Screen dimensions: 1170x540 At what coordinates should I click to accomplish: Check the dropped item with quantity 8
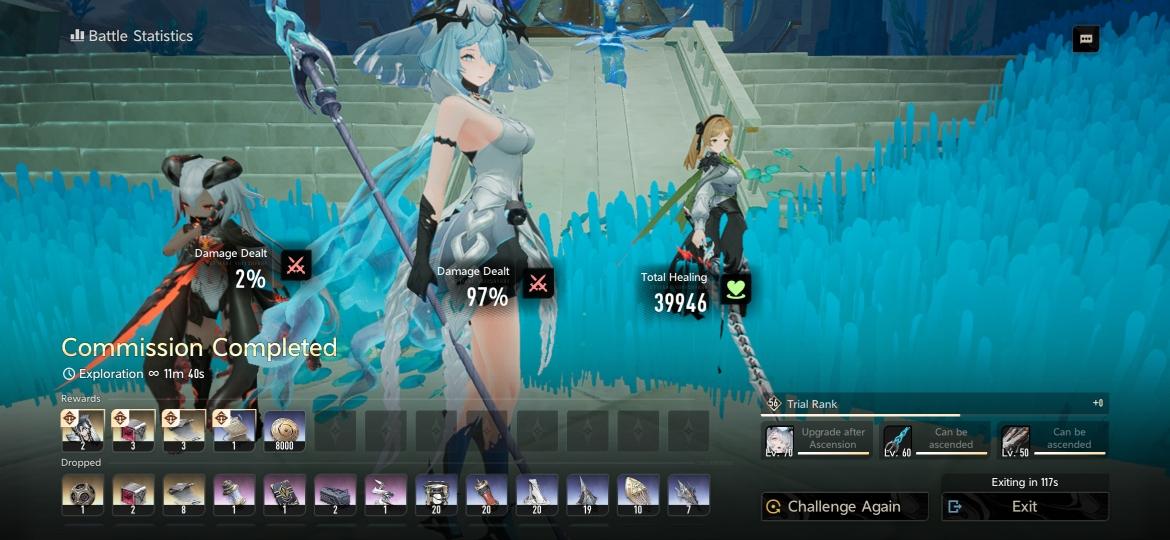coord(184,495)
